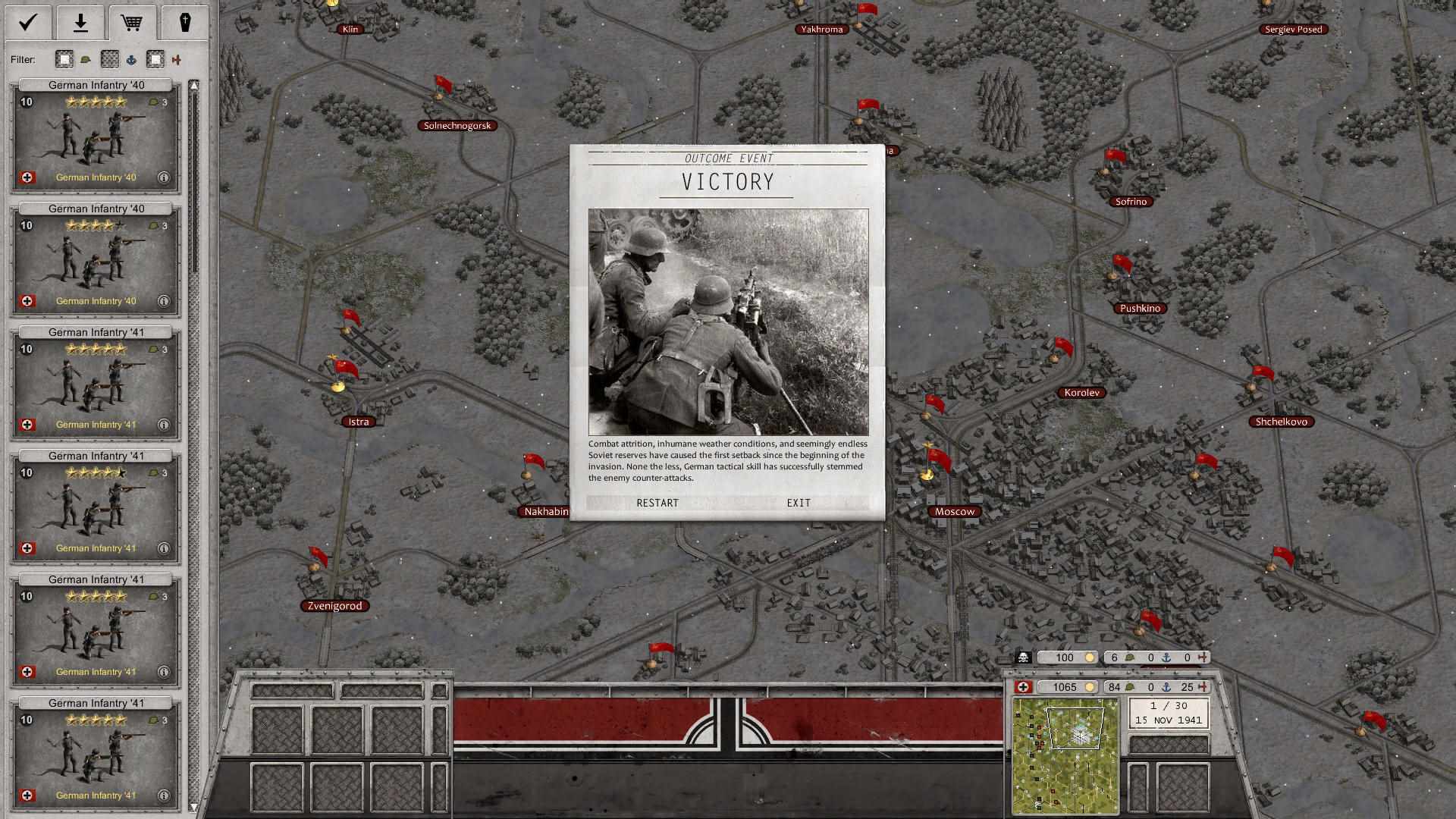Toggle the air units filter checkbox
1456x819 pixels.
(155, 60)
